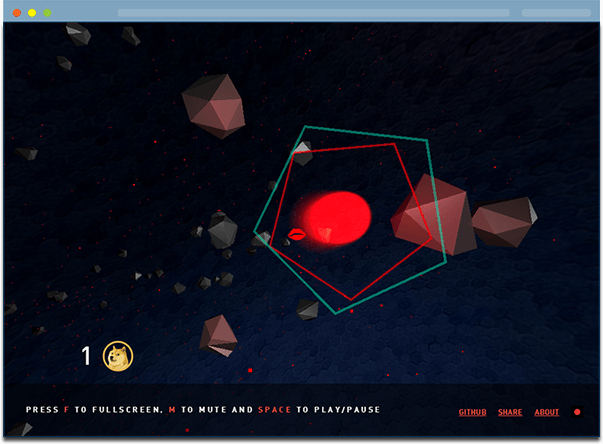603x444 pixels.
Task: Minimize the window with the yellow button
Action: click(32, 13)
